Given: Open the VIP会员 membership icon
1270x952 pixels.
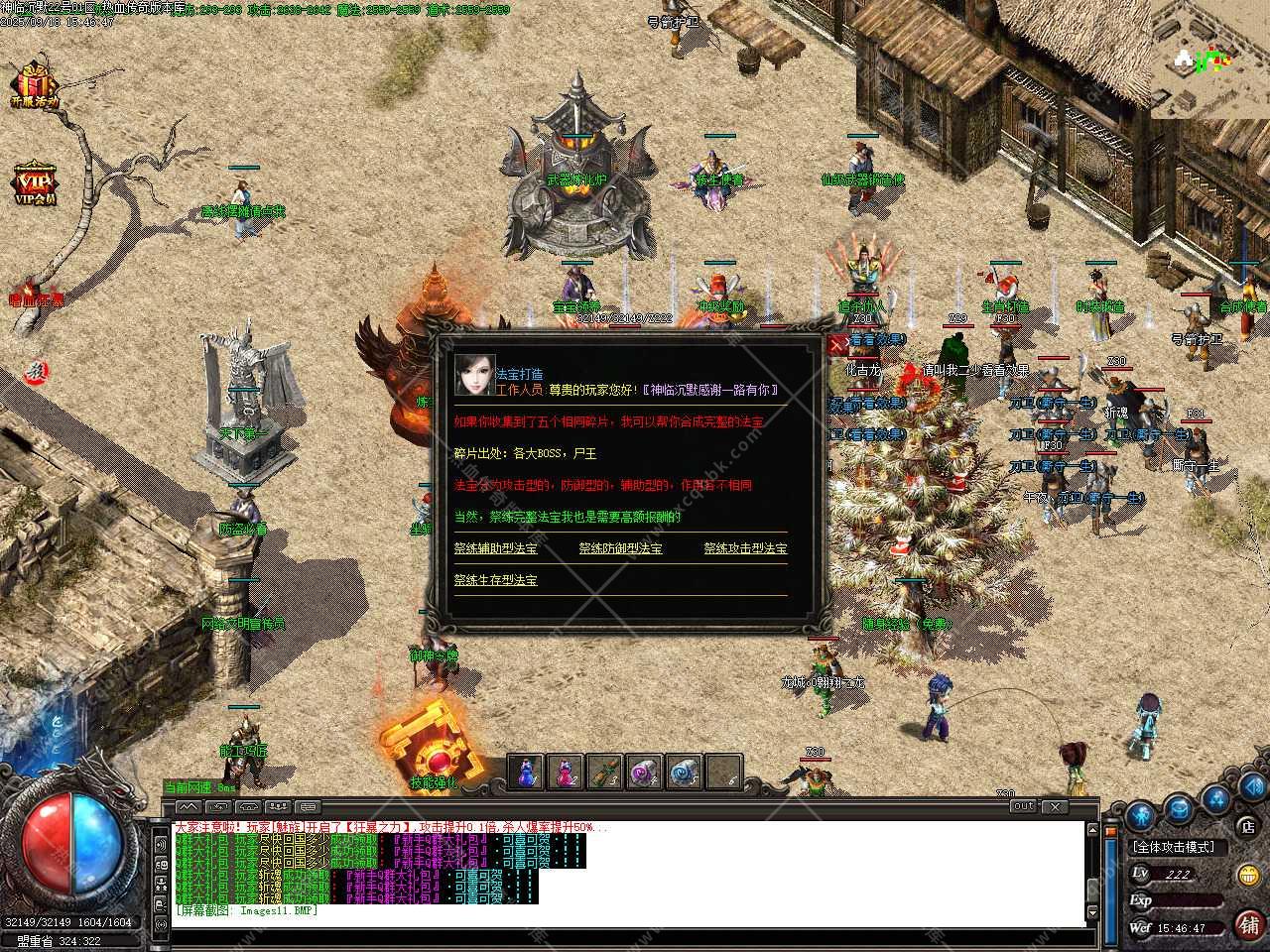Looking at the screenshot, I should pos(35,183).
